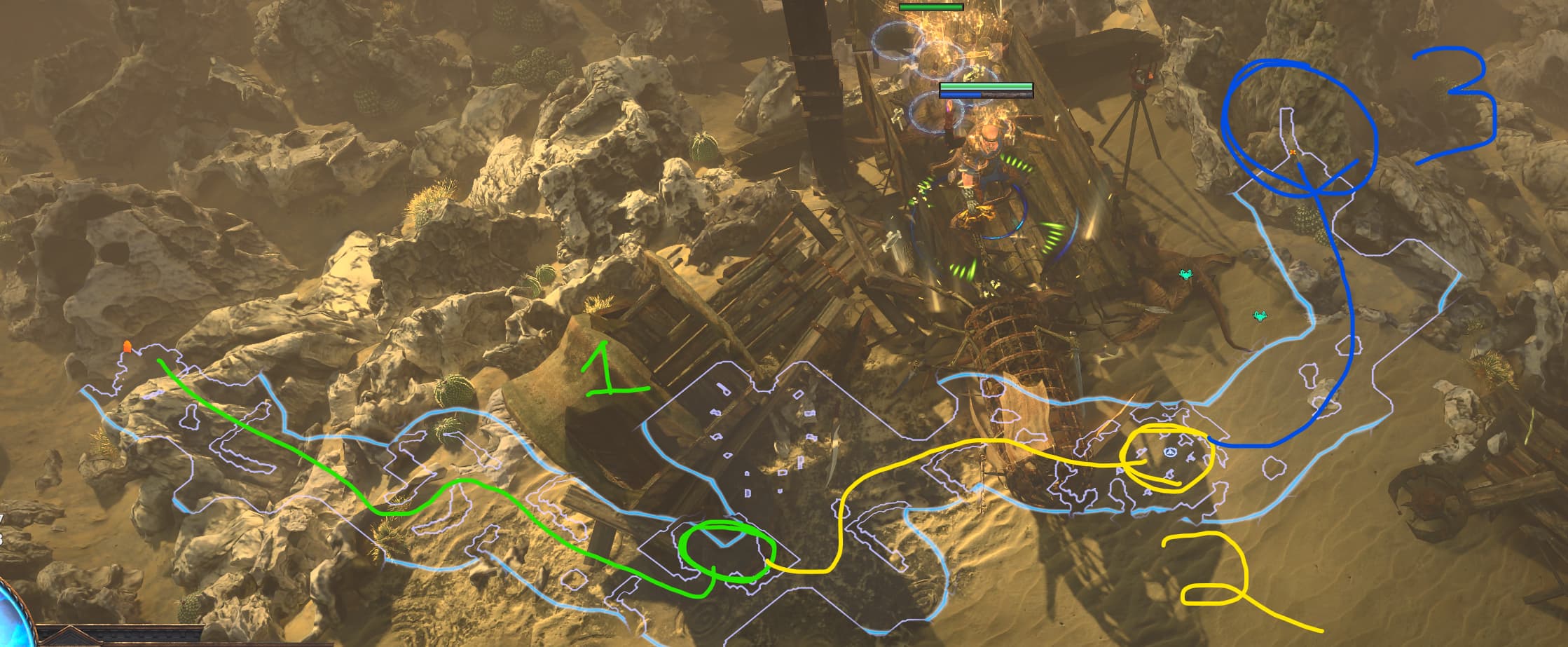Expand the green number 1 annotation
This screenshot has width=1568, height=647.
tap(607, 368)
